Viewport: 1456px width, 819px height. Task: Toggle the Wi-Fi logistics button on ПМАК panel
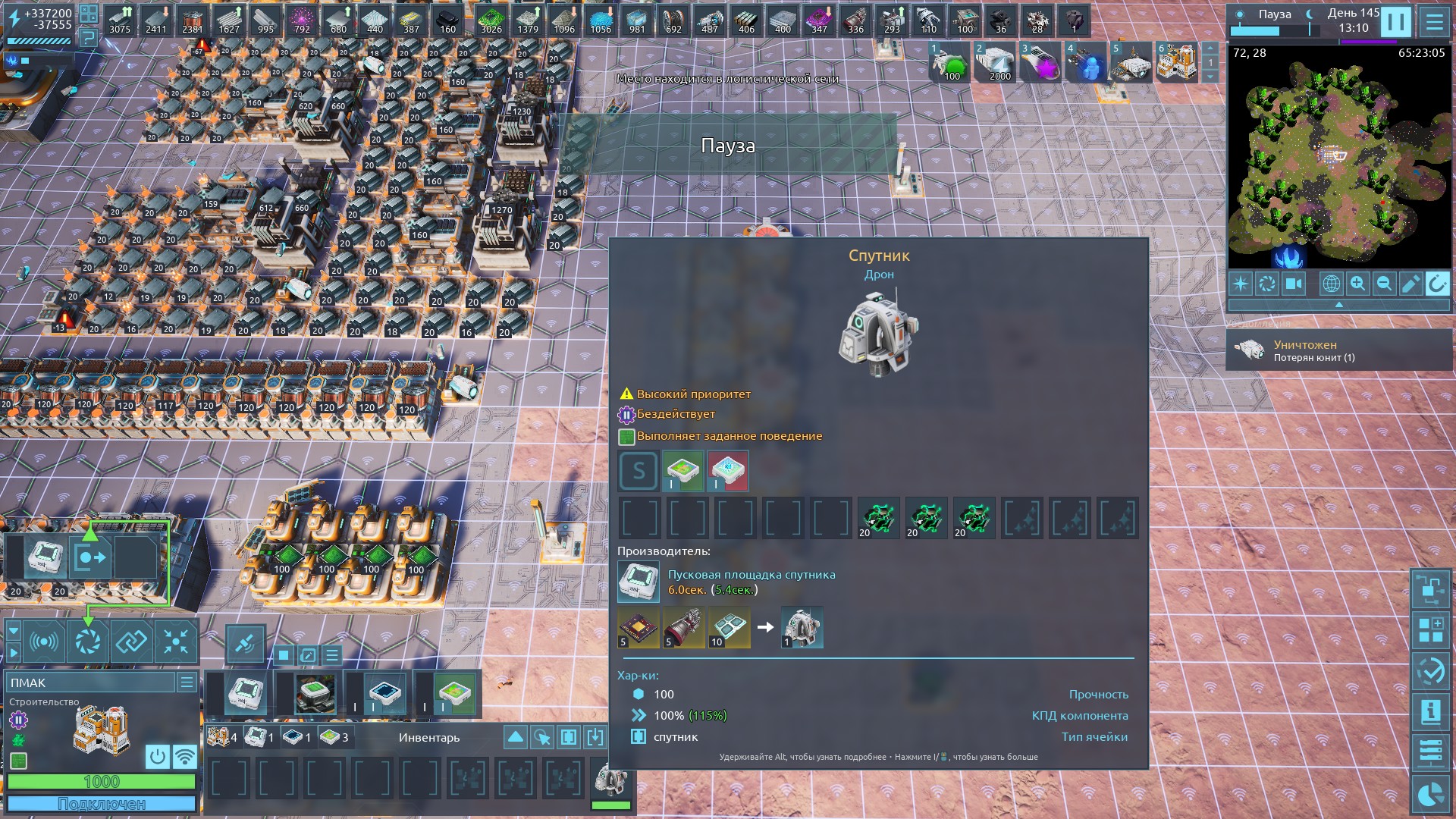click(184, 756)
